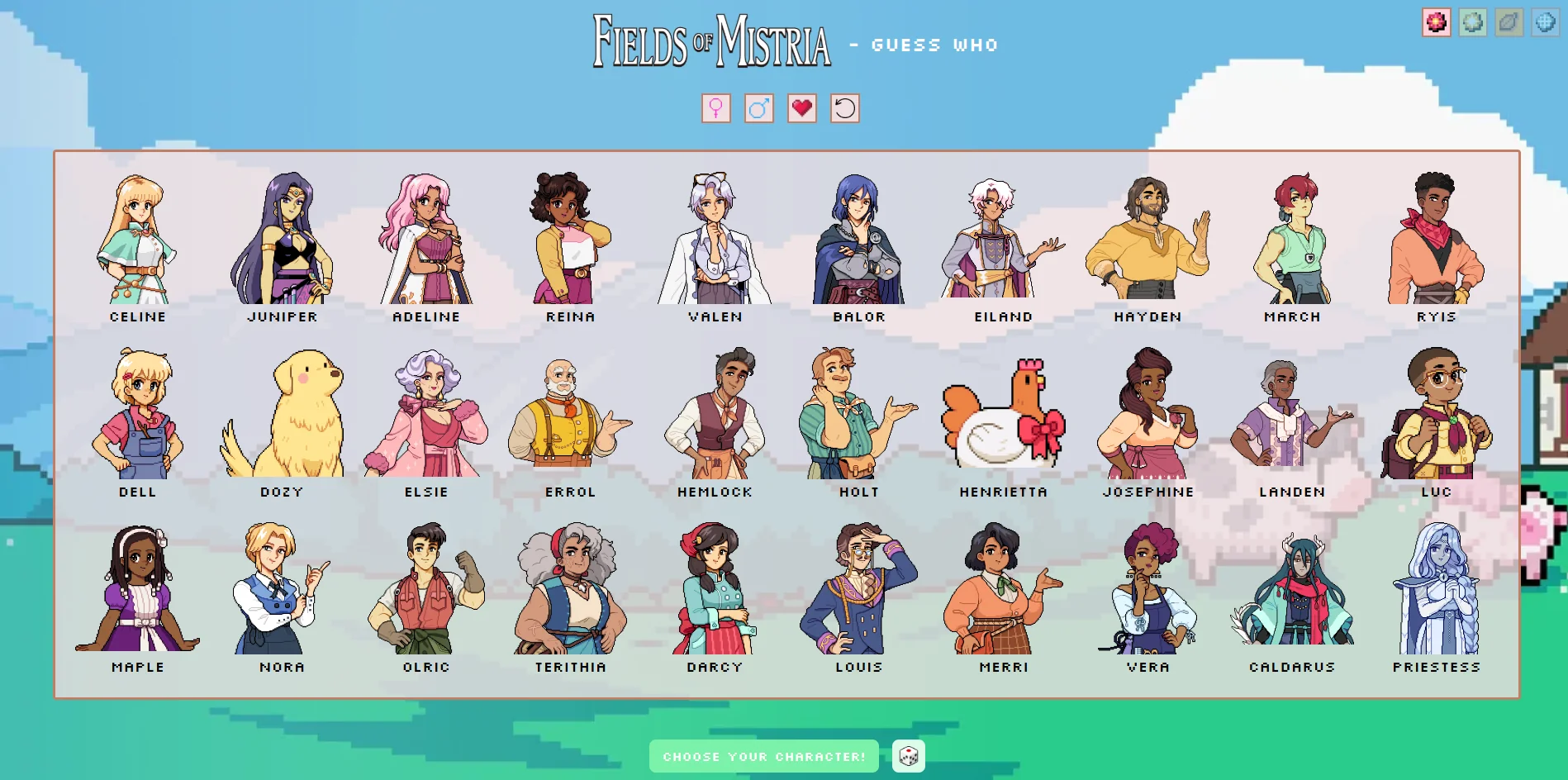Click on Elsie's portrait
This screenshot has height=780, width=1568.
(x=426, y=417)
